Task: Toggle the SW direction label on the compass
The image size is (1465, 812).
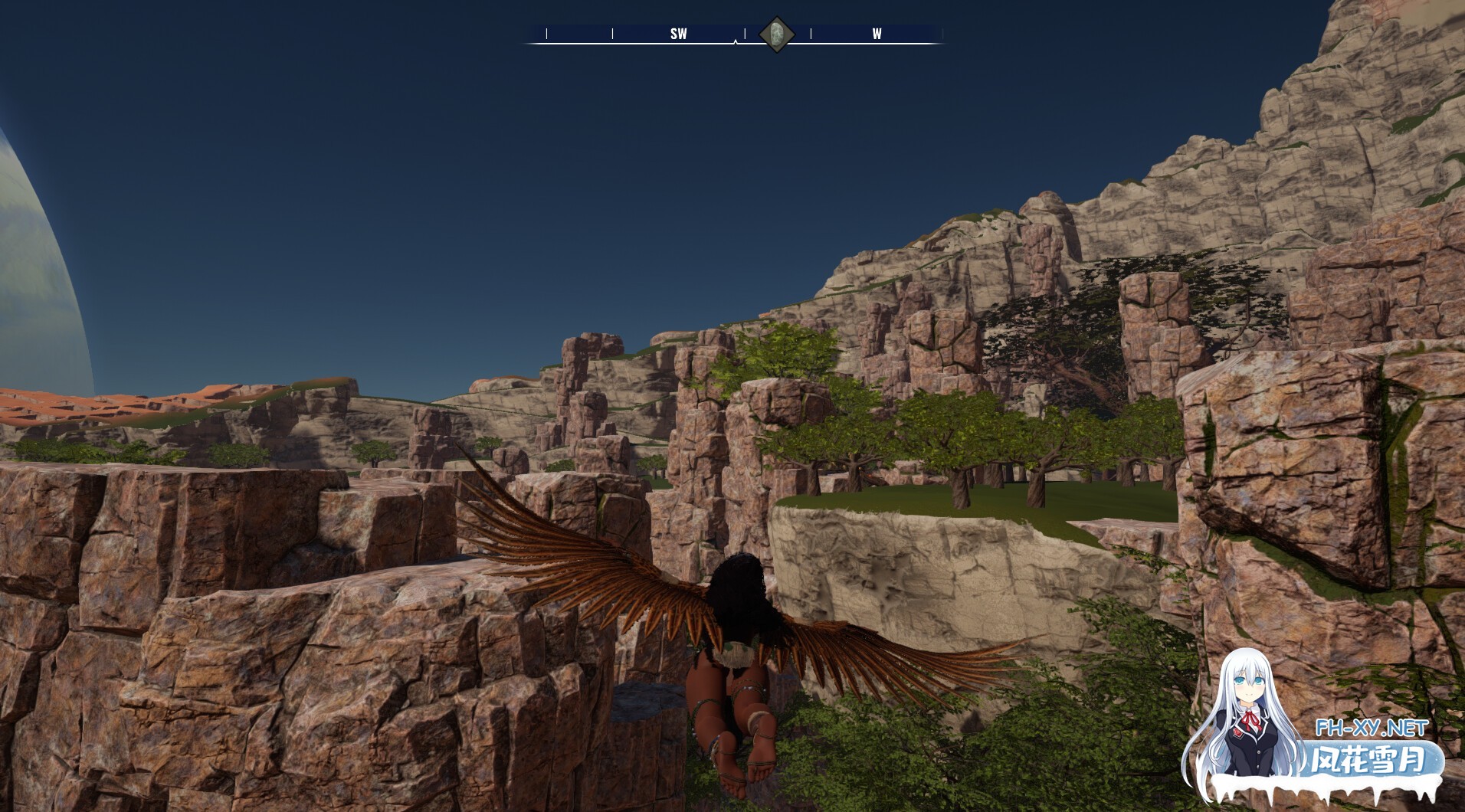Action: (677, 34)
